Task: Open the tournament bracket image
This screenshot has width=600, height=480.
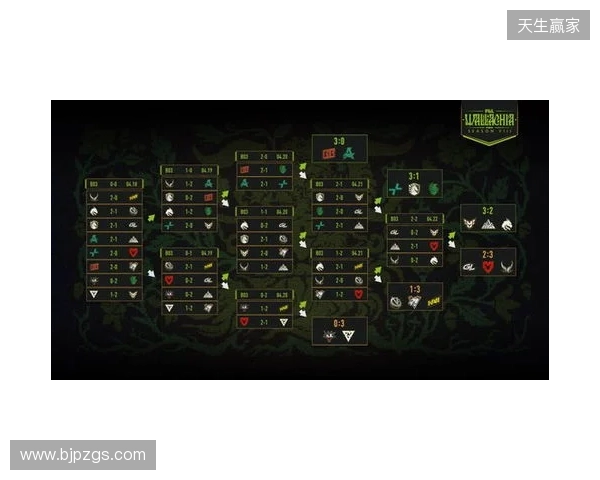Action: 300,240
